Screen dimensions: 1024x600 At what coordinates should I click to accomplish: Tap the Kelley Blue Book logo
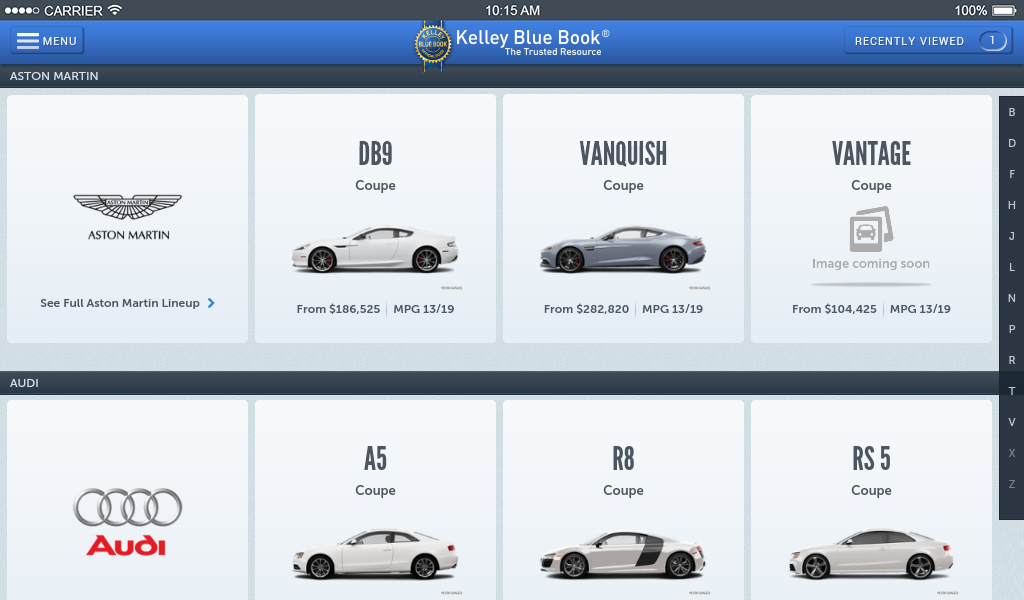[x=512, y=44]
